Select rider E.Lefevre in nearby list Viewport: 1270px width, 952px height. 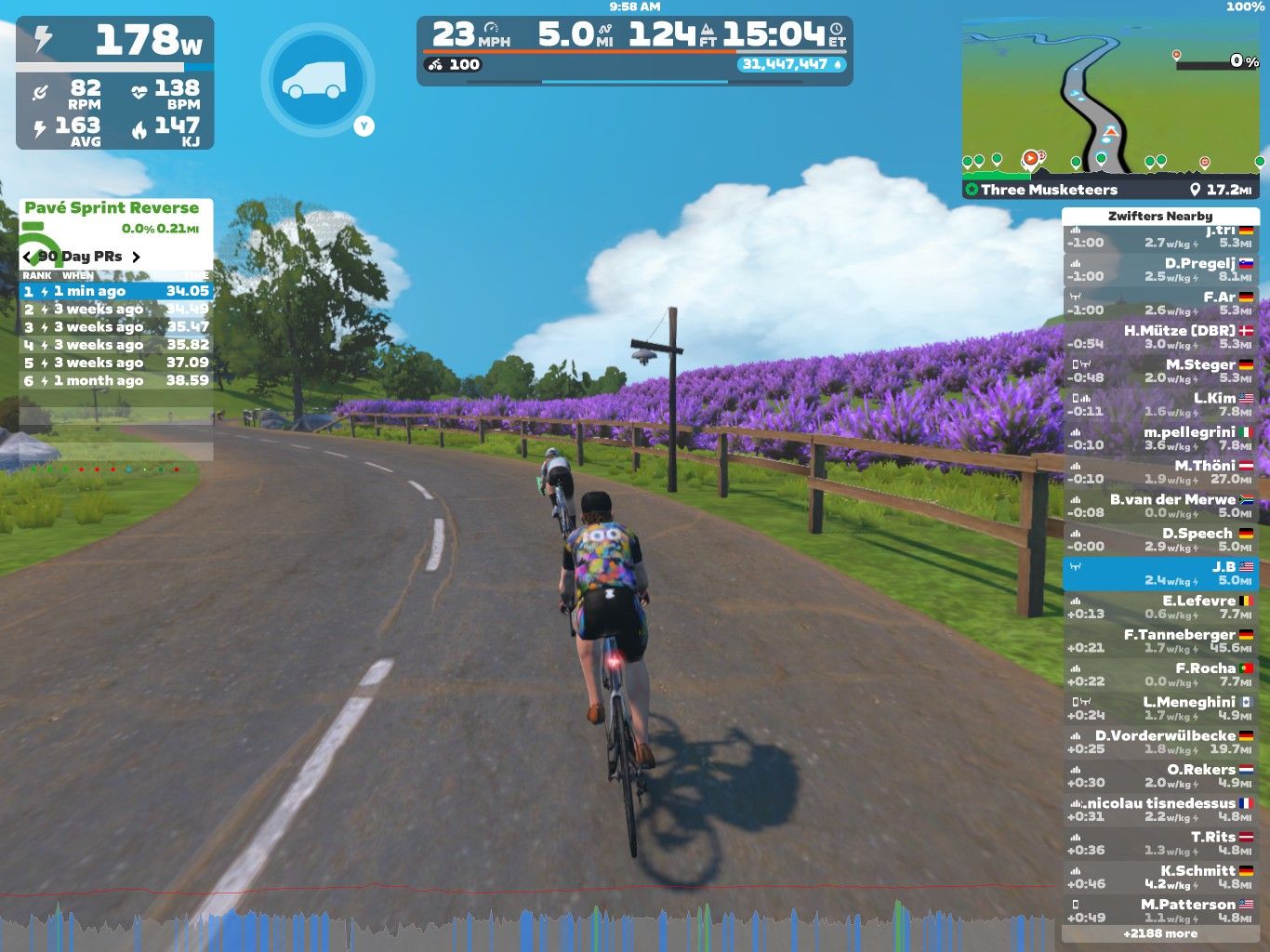1159,607
